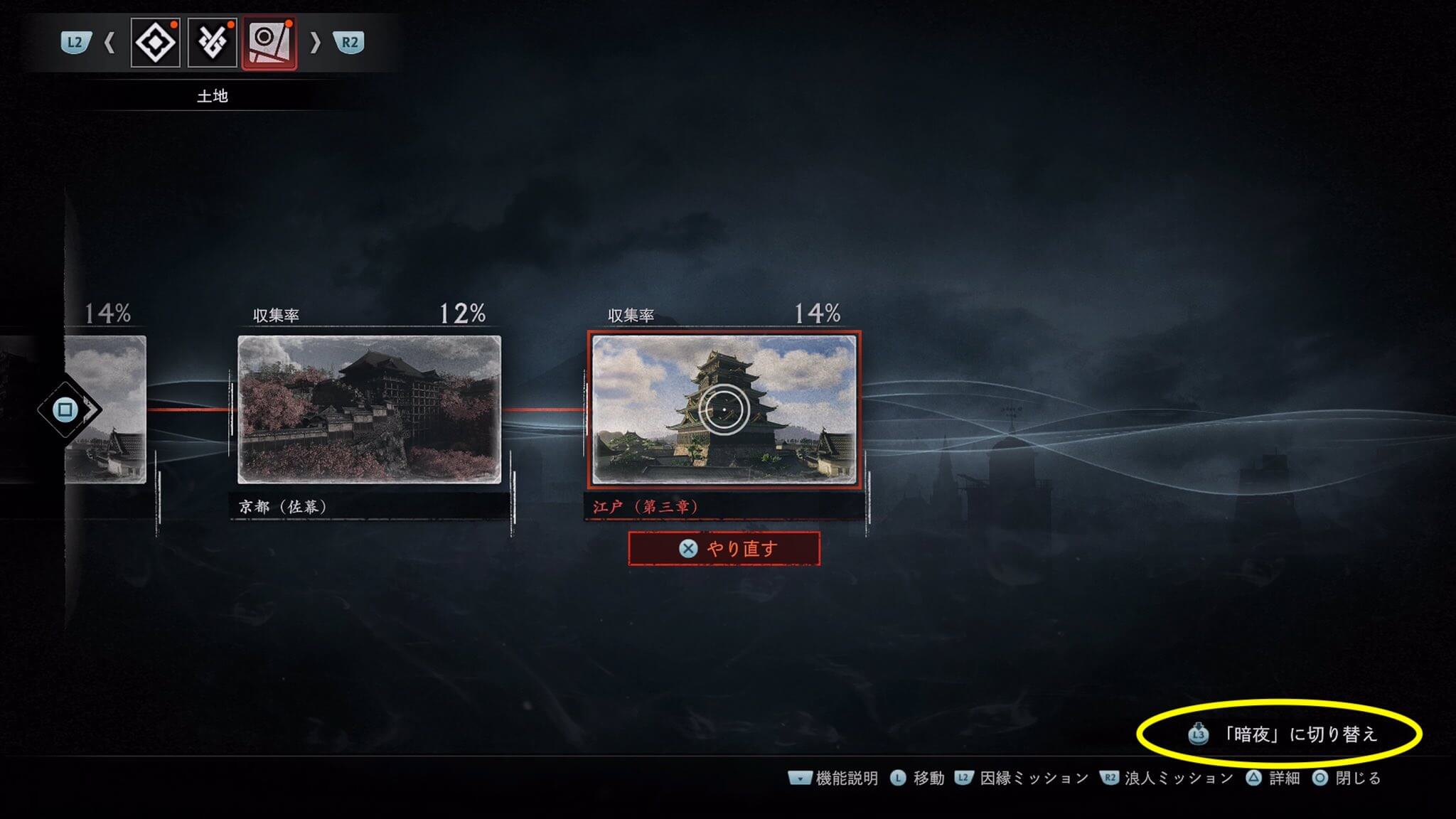Select the Edo (第三章) location card
1456x819 pixels.
pyautogui.click(x=724, y=409)
